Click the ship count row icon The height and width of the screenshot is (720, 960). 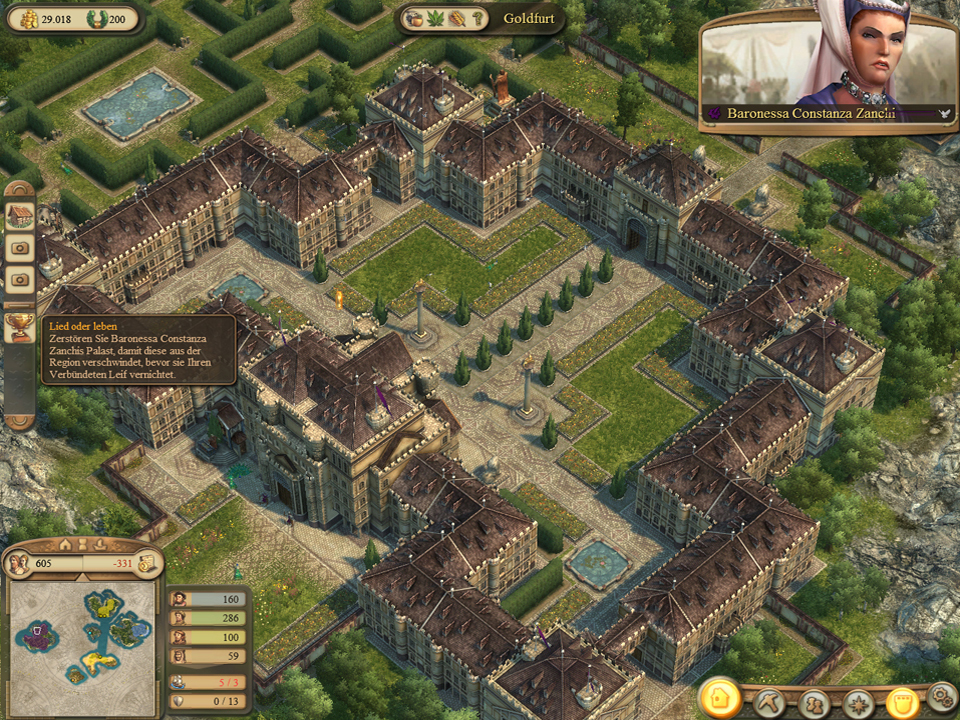(179, 682)
